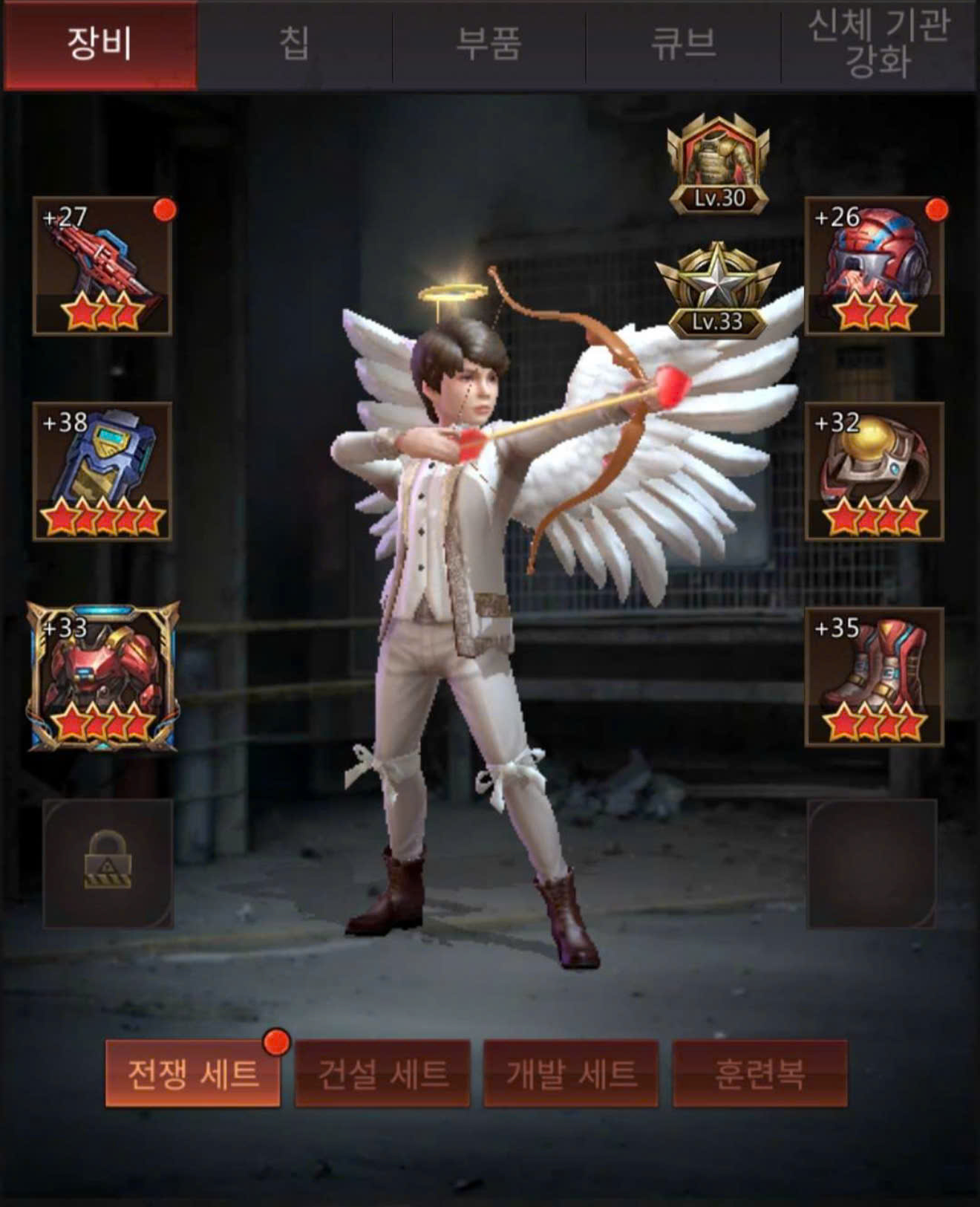This screenshot has height=1207, width=980.
Task: Click the locked padlock equipment slot
Action: click(108, 863)
